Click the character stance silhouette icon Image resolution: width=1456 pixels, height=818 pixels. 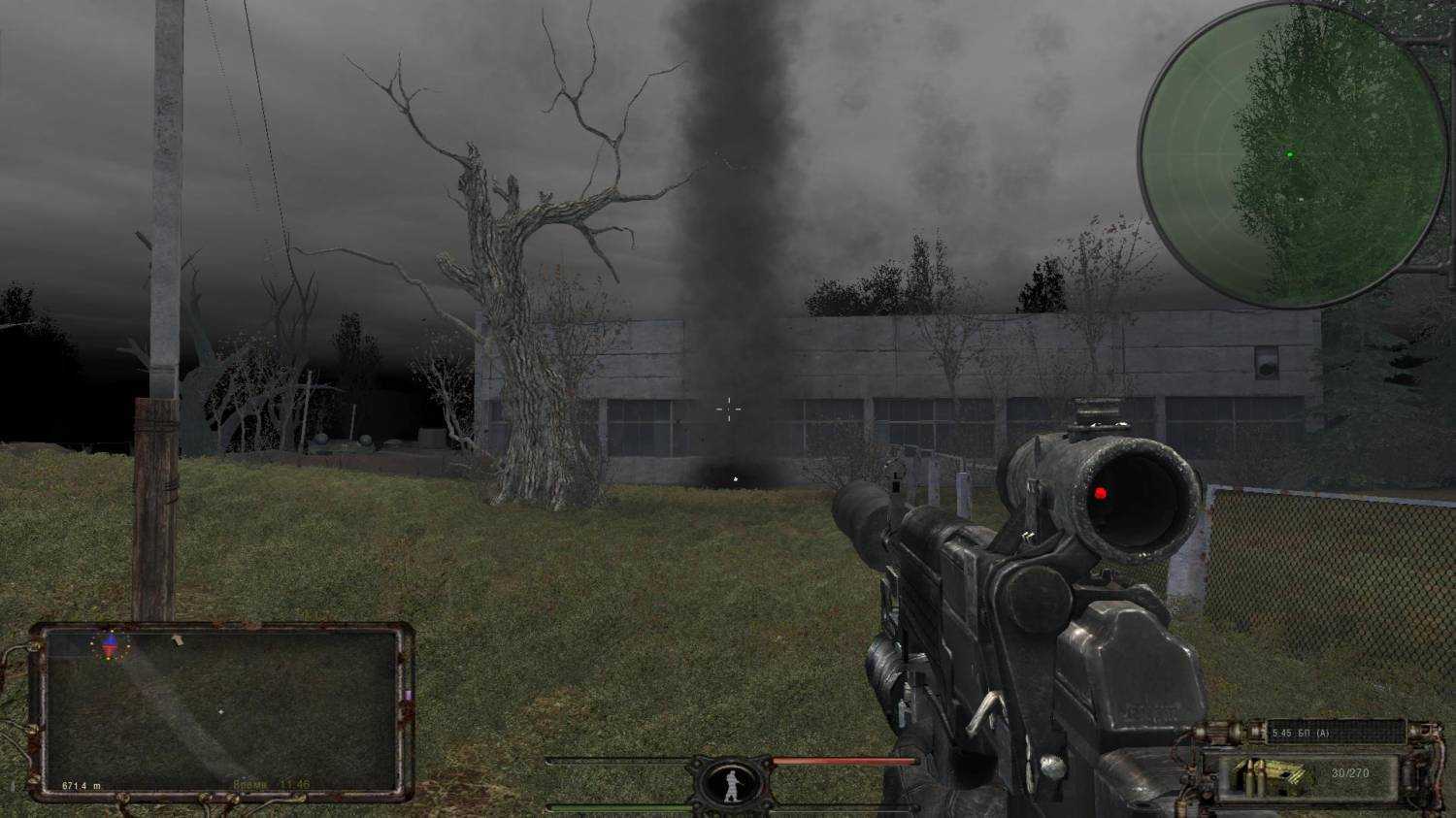(732, 782)
